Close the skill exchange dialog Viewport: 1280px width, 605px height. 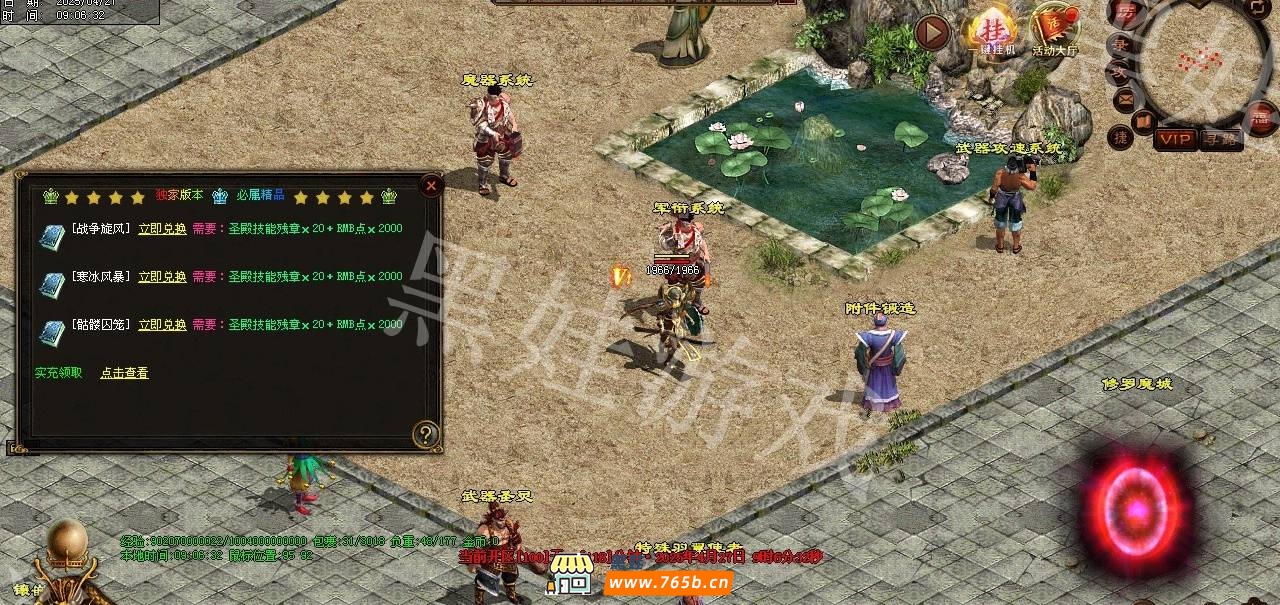coord(430,186)
